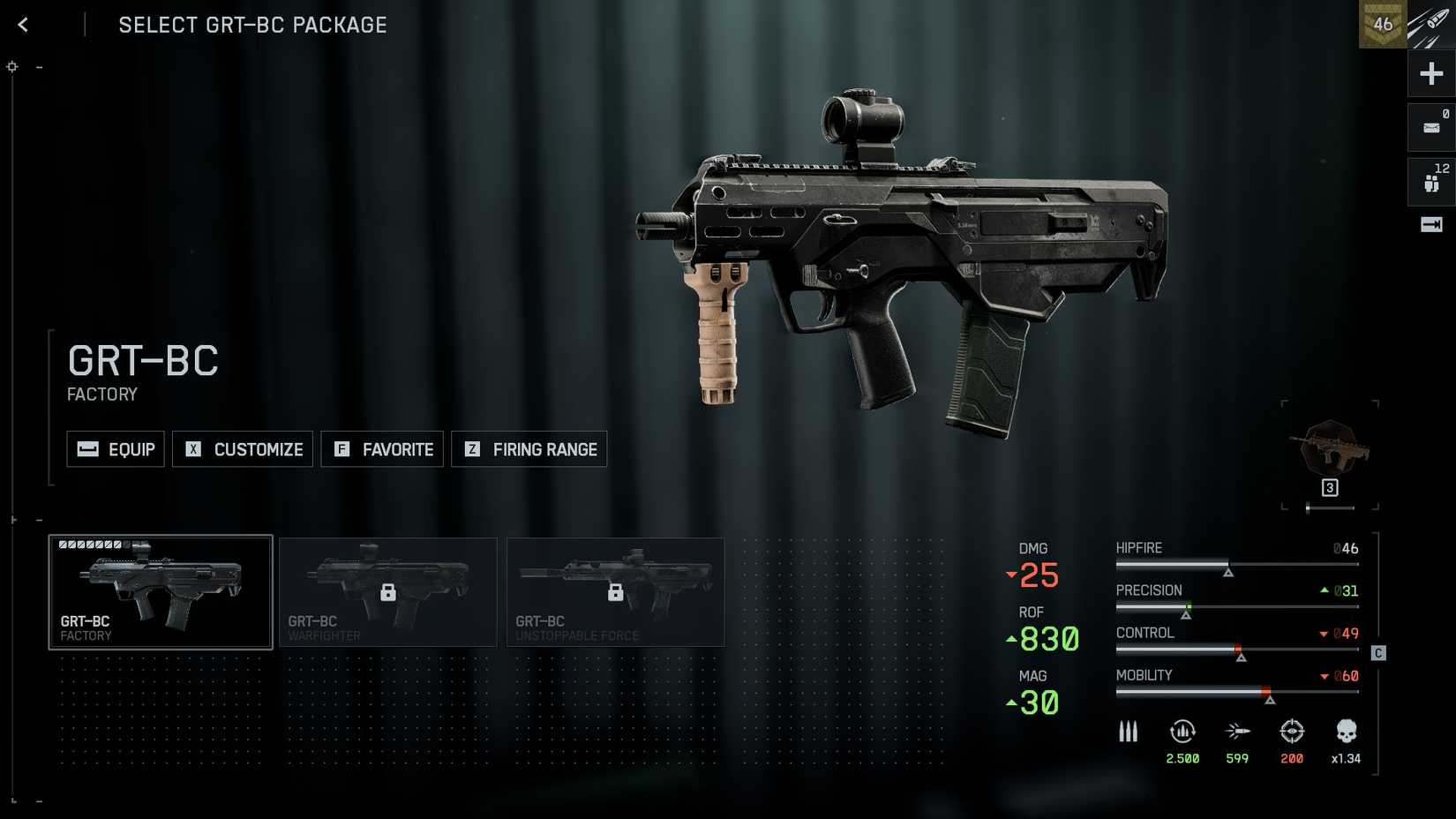This screenshot has height=819, width=1456.
Task: Click the three-bullets fire mode icon
Action: pyautogui.click(x=1128, y=732)
